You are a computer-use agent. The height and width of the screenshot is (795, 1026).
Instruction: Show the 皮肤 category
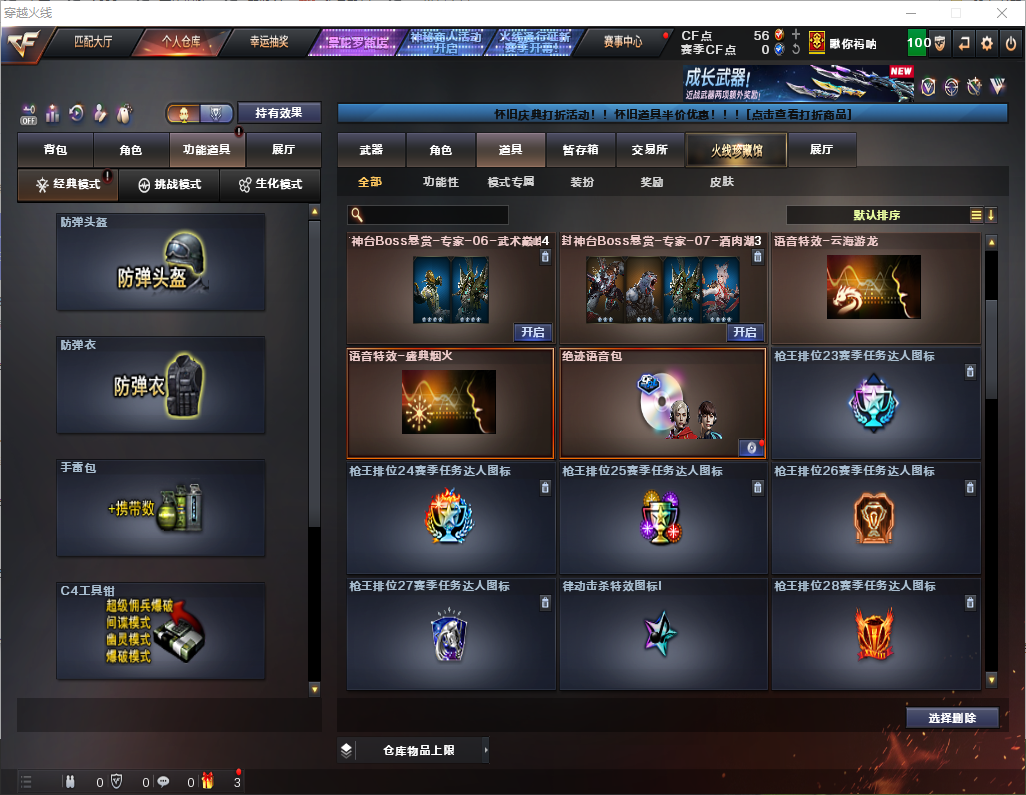[x=721, y=182]
